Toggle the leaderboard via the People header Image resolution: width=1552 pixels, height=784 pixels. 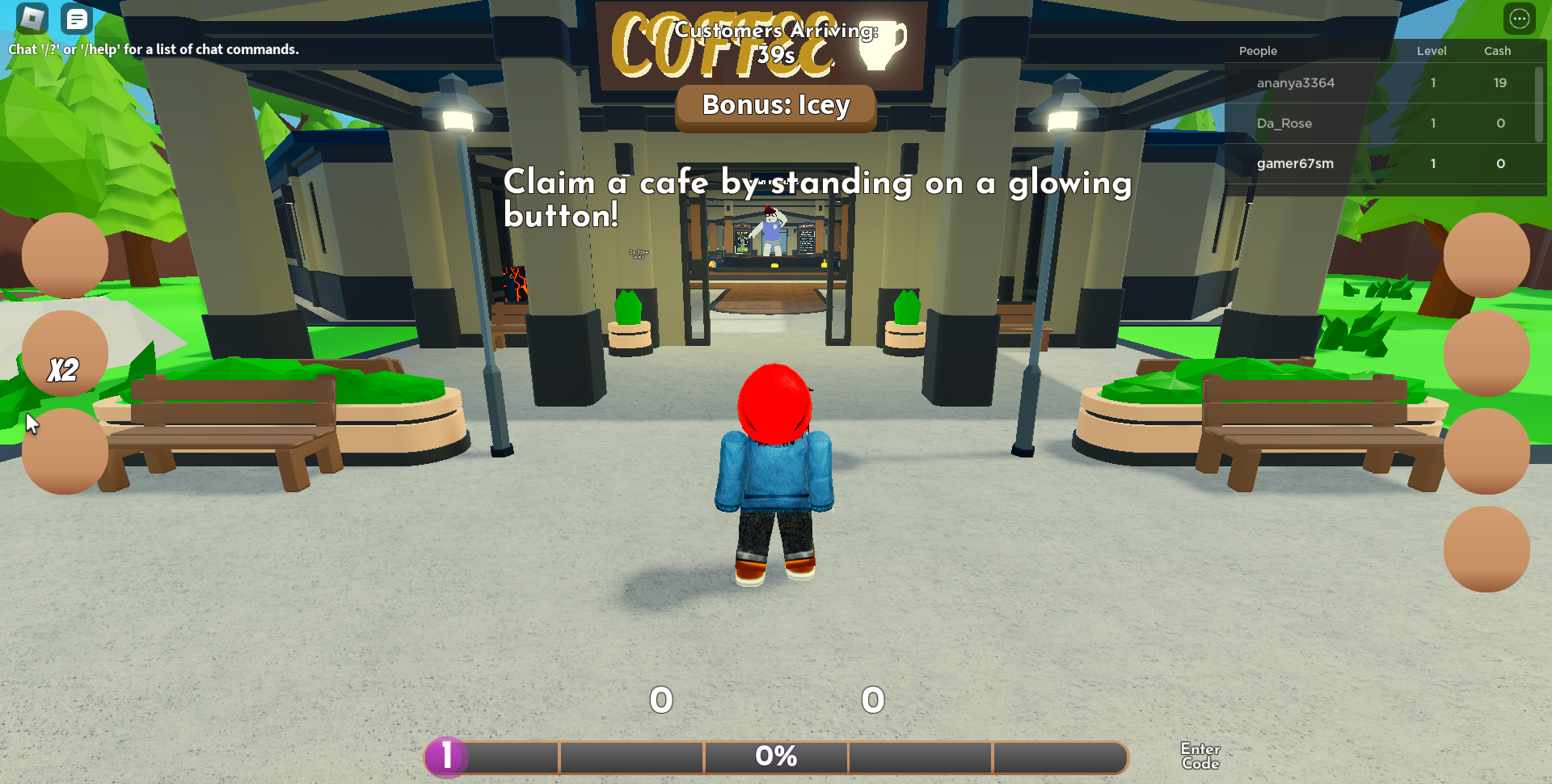pyautogui.click(x=1258, y=50)
